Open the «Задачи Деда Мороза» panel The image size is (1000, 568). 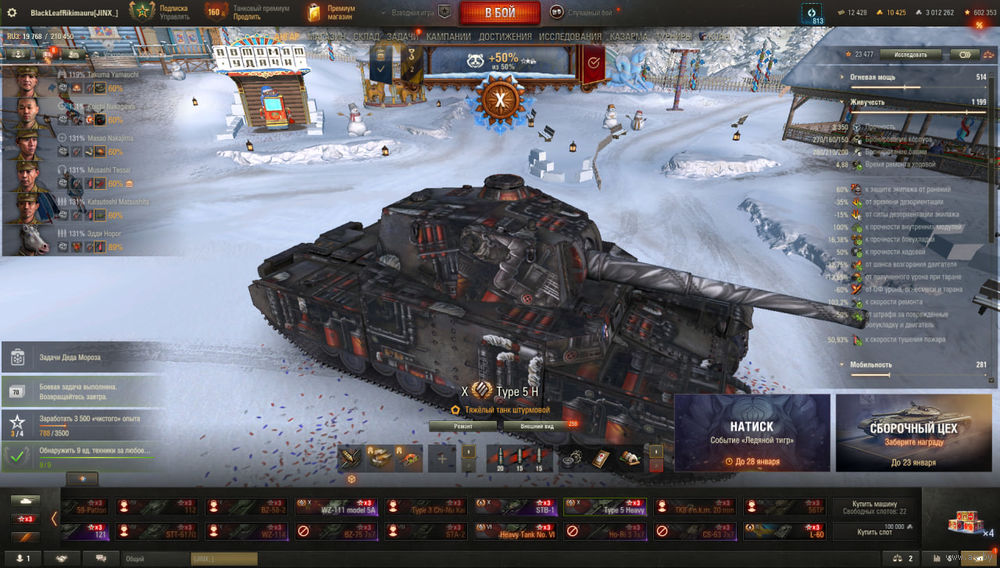(x=80, y=357)
